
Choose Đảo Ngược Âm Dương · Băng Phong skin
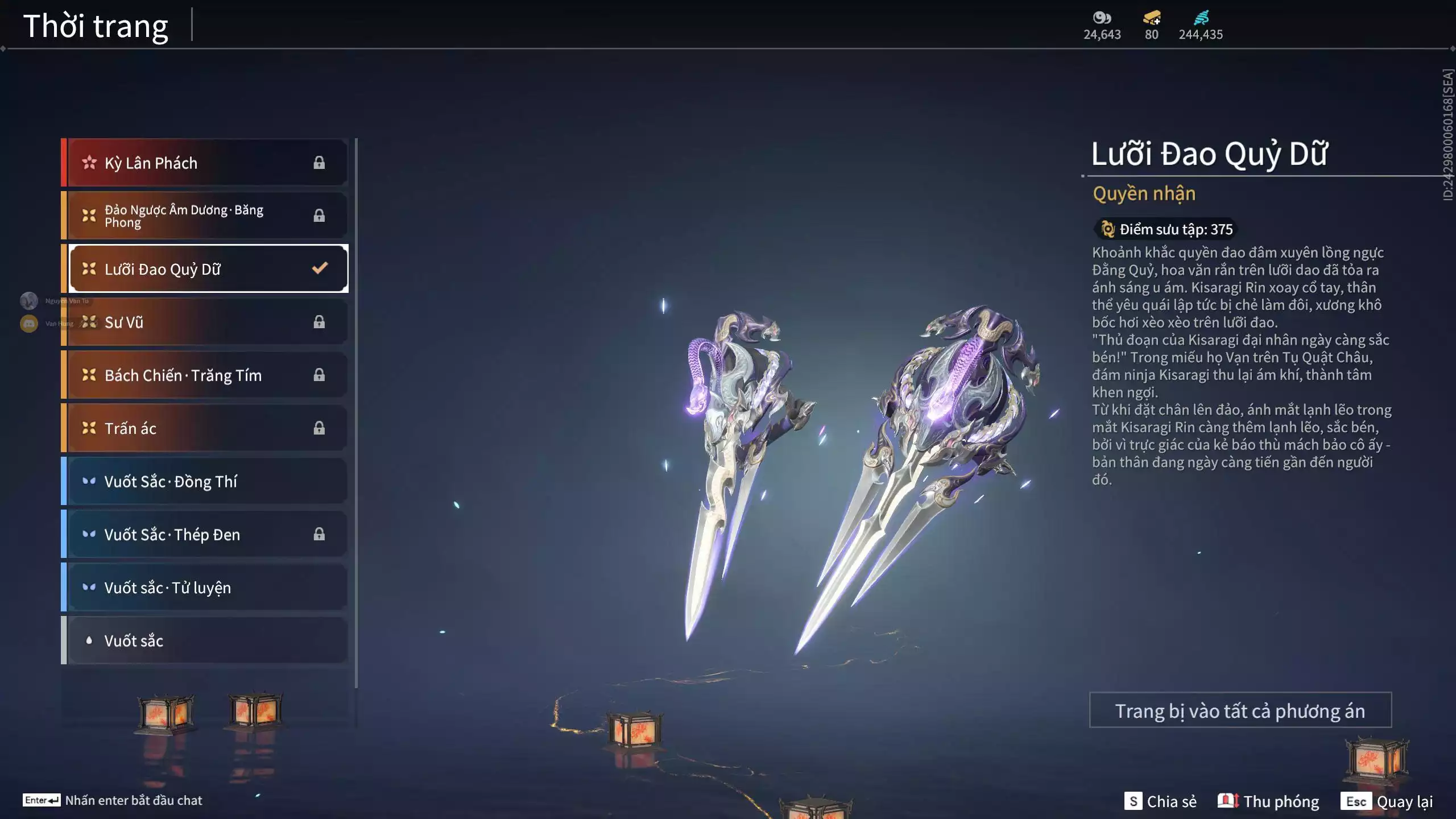205,216
